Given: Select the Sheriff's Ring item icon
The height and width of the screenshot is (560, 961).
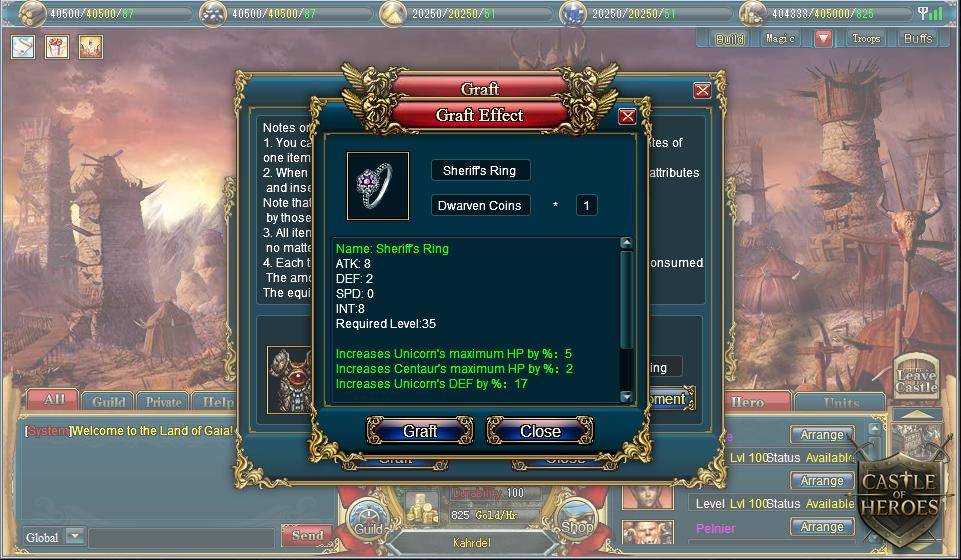Looking at the screenshot, I should point(377,186).
